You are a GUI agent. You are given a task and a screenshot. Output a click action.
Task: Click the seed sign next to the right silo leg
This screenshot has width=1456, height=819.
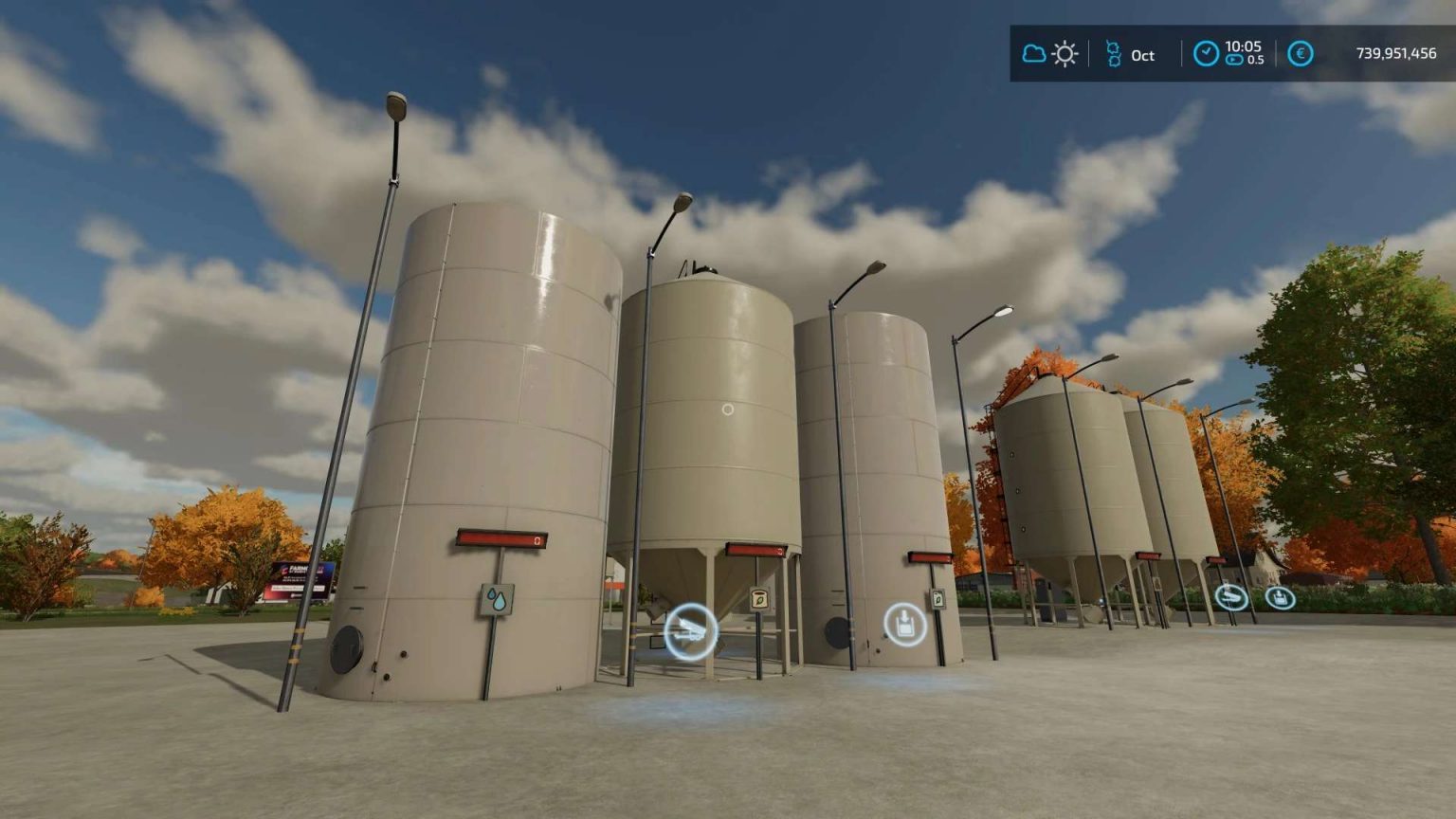click(x=938, y=597)
